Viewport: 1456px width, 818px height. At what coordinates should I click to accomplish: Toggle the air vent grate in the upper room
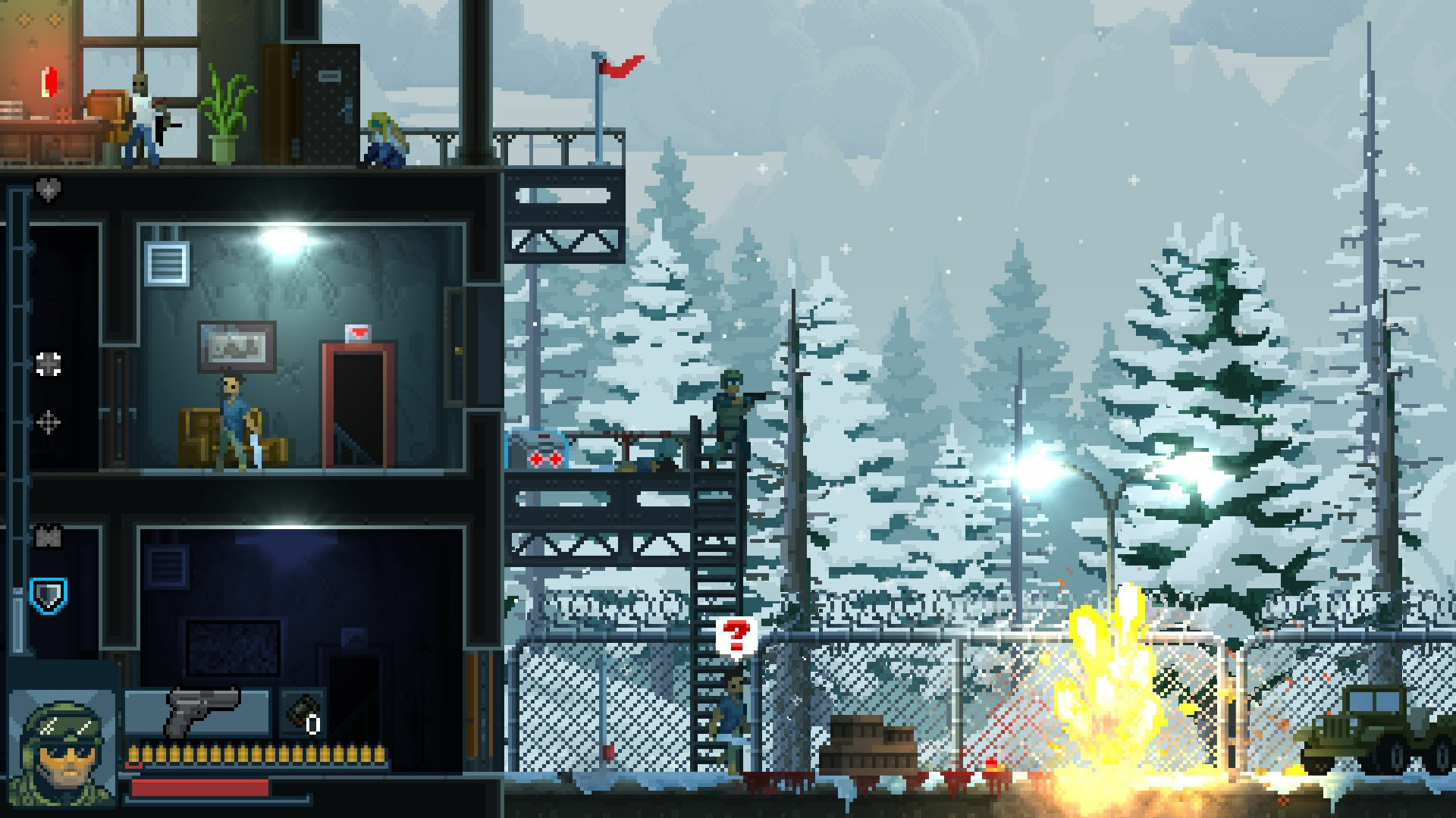(167, 264)
